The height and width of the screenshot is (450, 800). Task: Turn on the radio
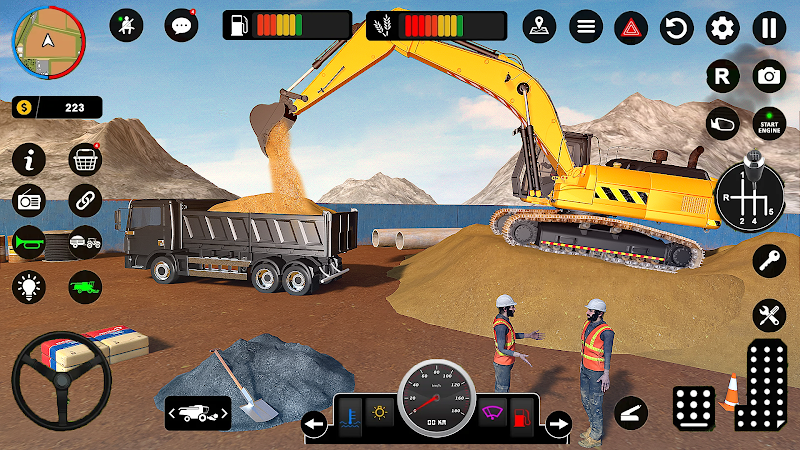point(29,200)
